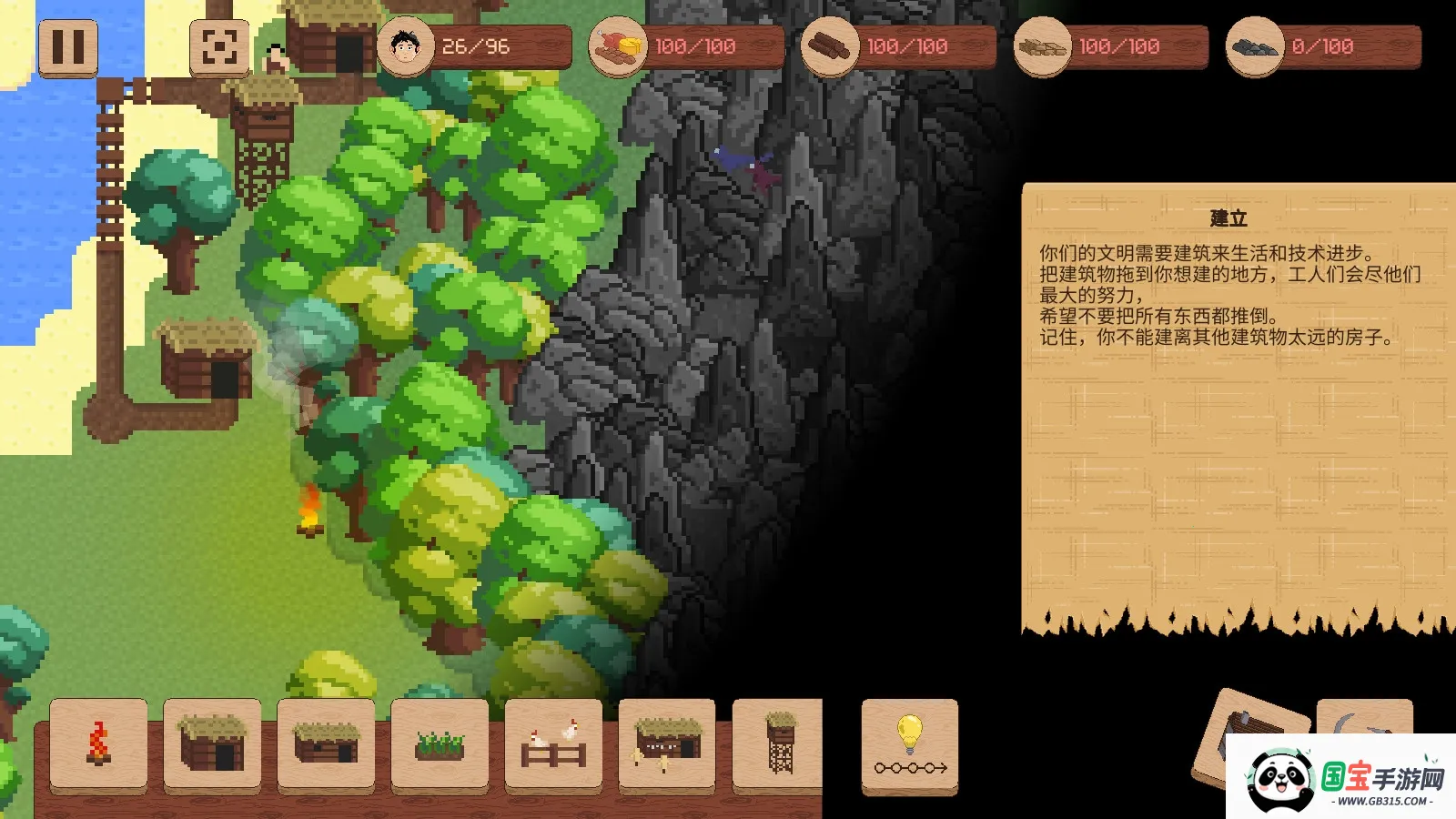Click the wood logs resource icon
The height and width of the screenshot is (819, 1456).
[830, 46]
